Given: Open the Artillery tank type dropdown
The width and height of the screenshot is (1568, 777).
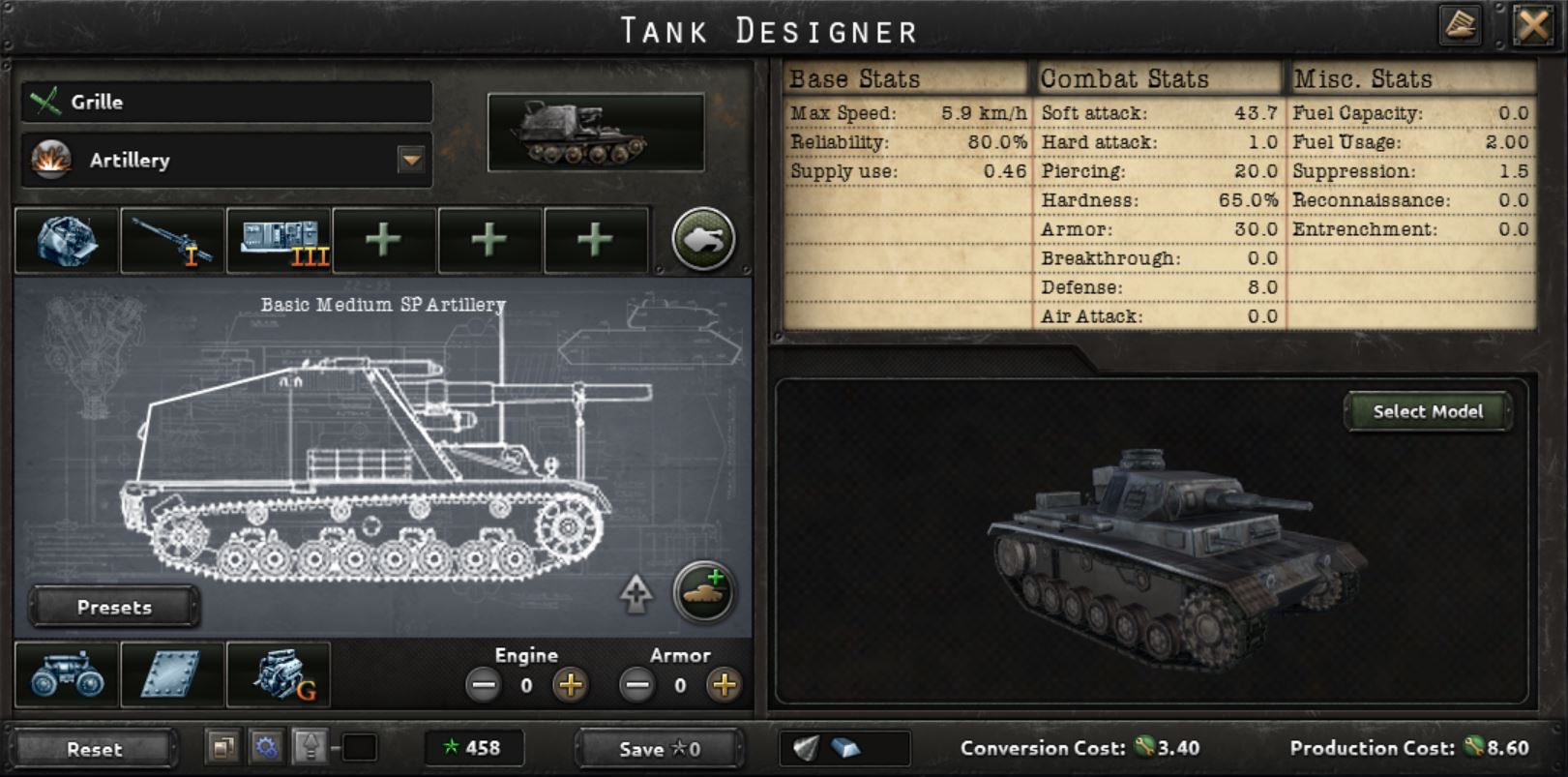Looking at the screenshot, I should pyautogui.click(x=411, y=158).
